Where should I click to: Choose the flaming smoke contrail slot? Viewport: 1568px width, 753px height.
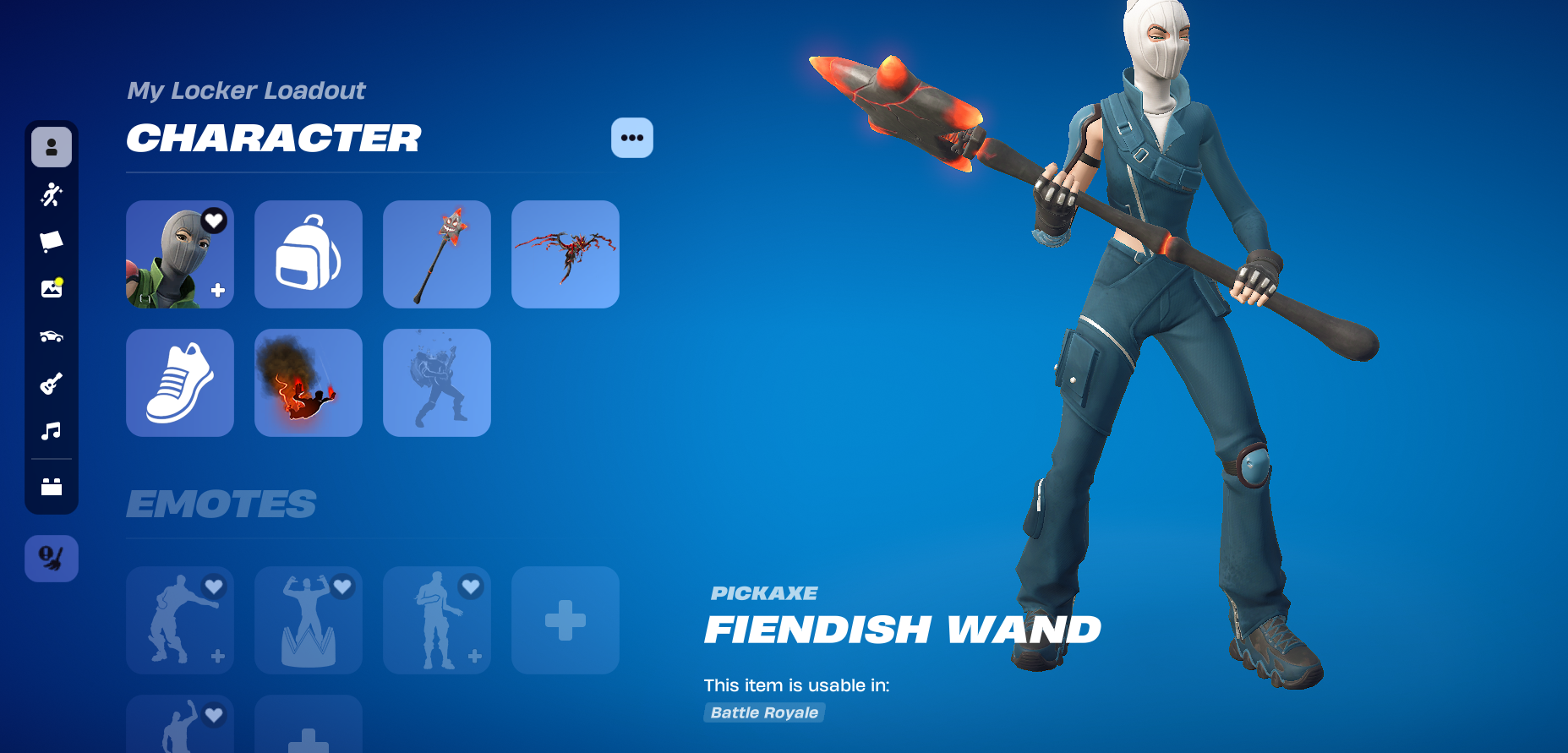tap(308, 383)
